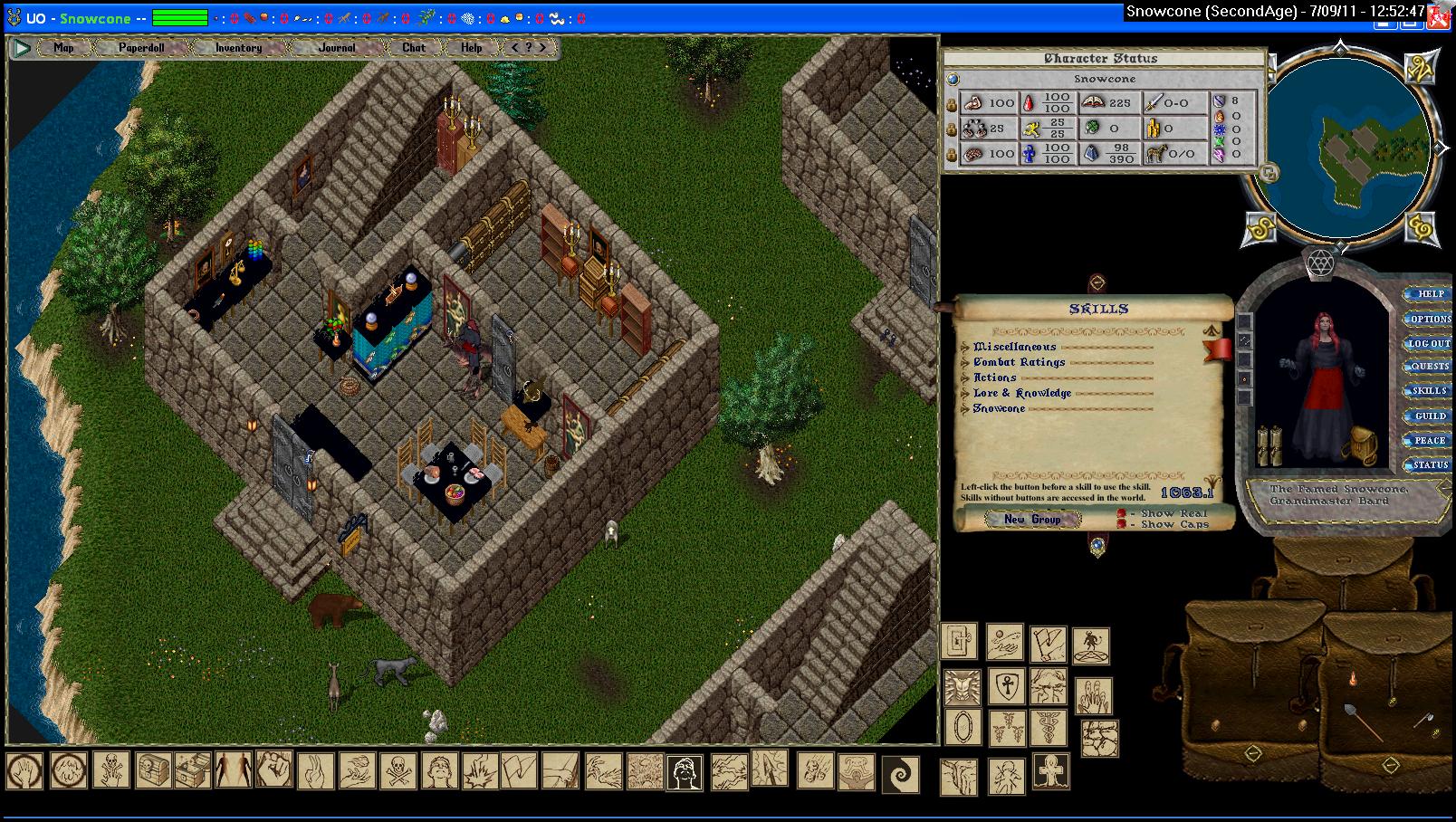Click the radar minimap
The height and width of the screenshot is (822, 1456).
point(1343,150)
